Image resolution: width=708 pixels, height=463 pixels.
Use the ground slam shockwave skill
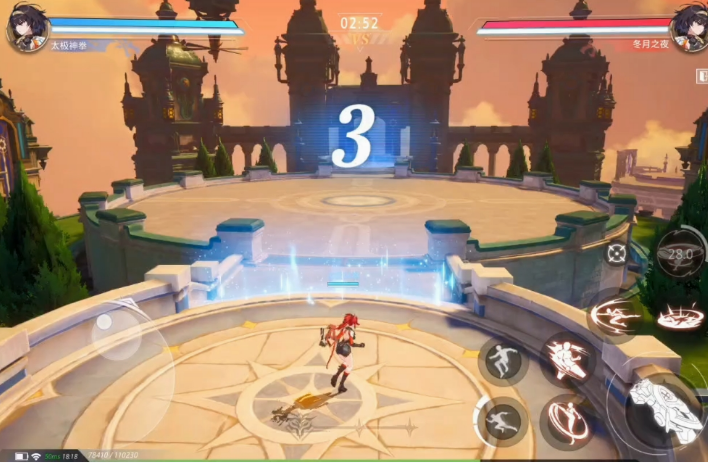click(x=681, y=318)
